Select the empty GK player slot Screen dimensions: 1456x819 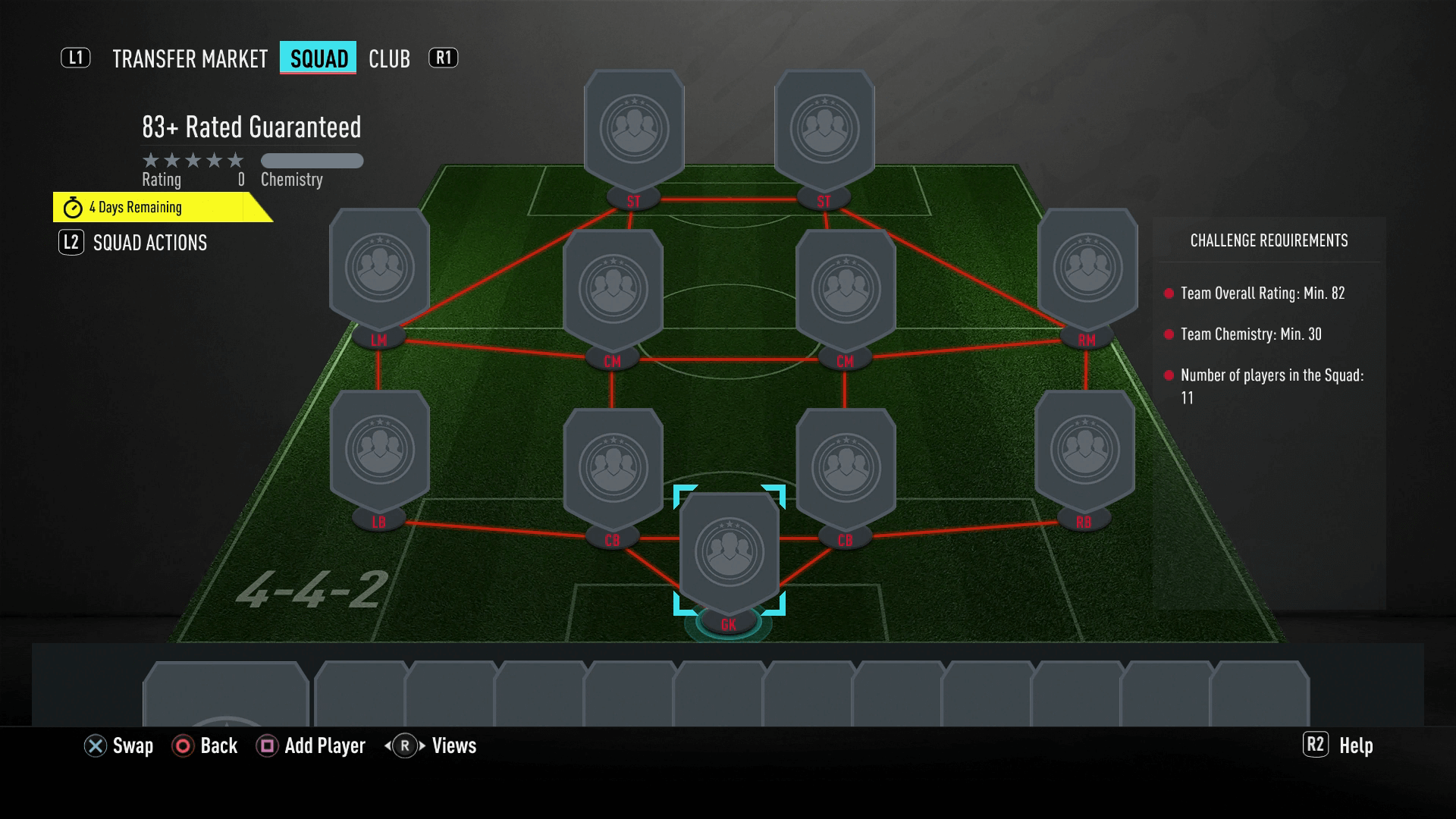(x=729, y=554)
